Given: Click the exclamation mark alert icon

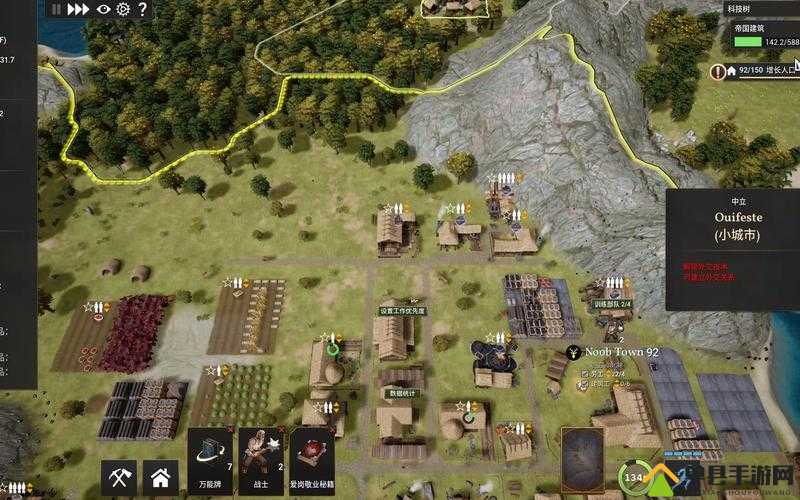Looking at the screenshot, I should click(x=717, y=71).
